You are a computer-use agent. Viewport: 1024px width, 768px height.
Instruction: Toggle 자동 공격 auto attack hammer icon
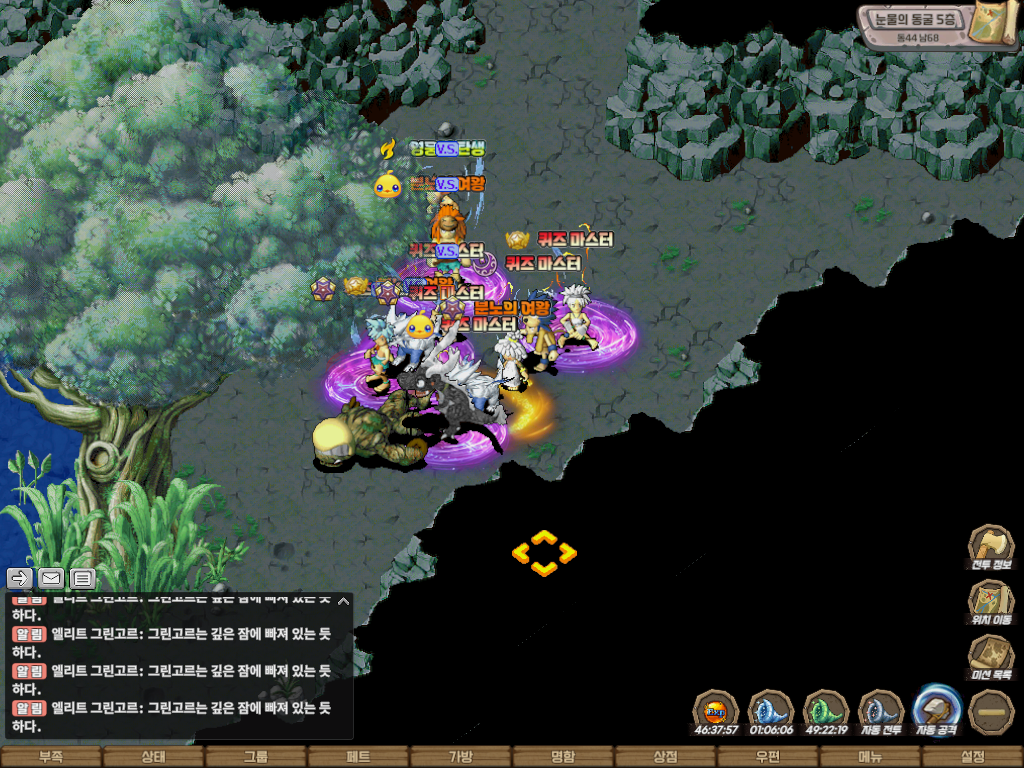[x=938, y=709]
